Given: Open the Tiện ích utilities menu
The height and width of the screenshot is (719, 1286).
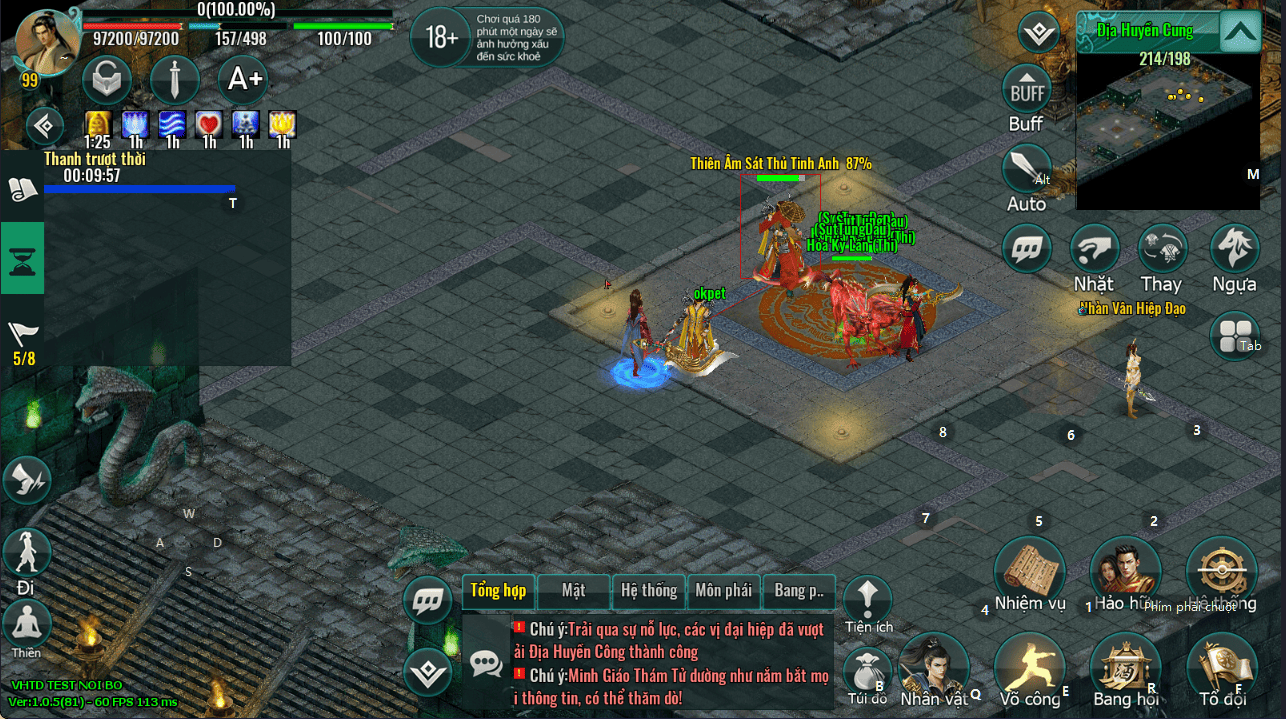Looking at the screenshot, I should (867, 598).
